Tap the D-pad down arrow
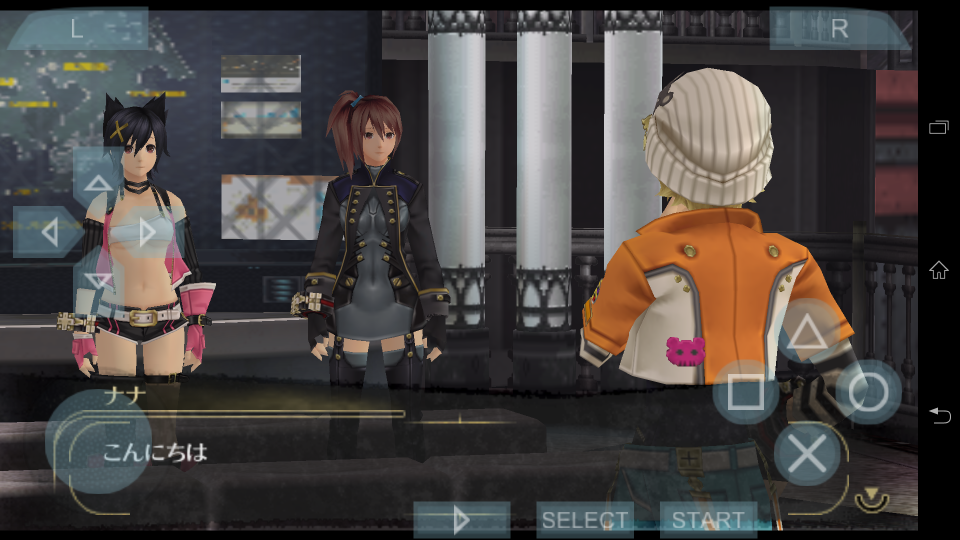The width and height of the screenshot is (960, 540). 98,281
